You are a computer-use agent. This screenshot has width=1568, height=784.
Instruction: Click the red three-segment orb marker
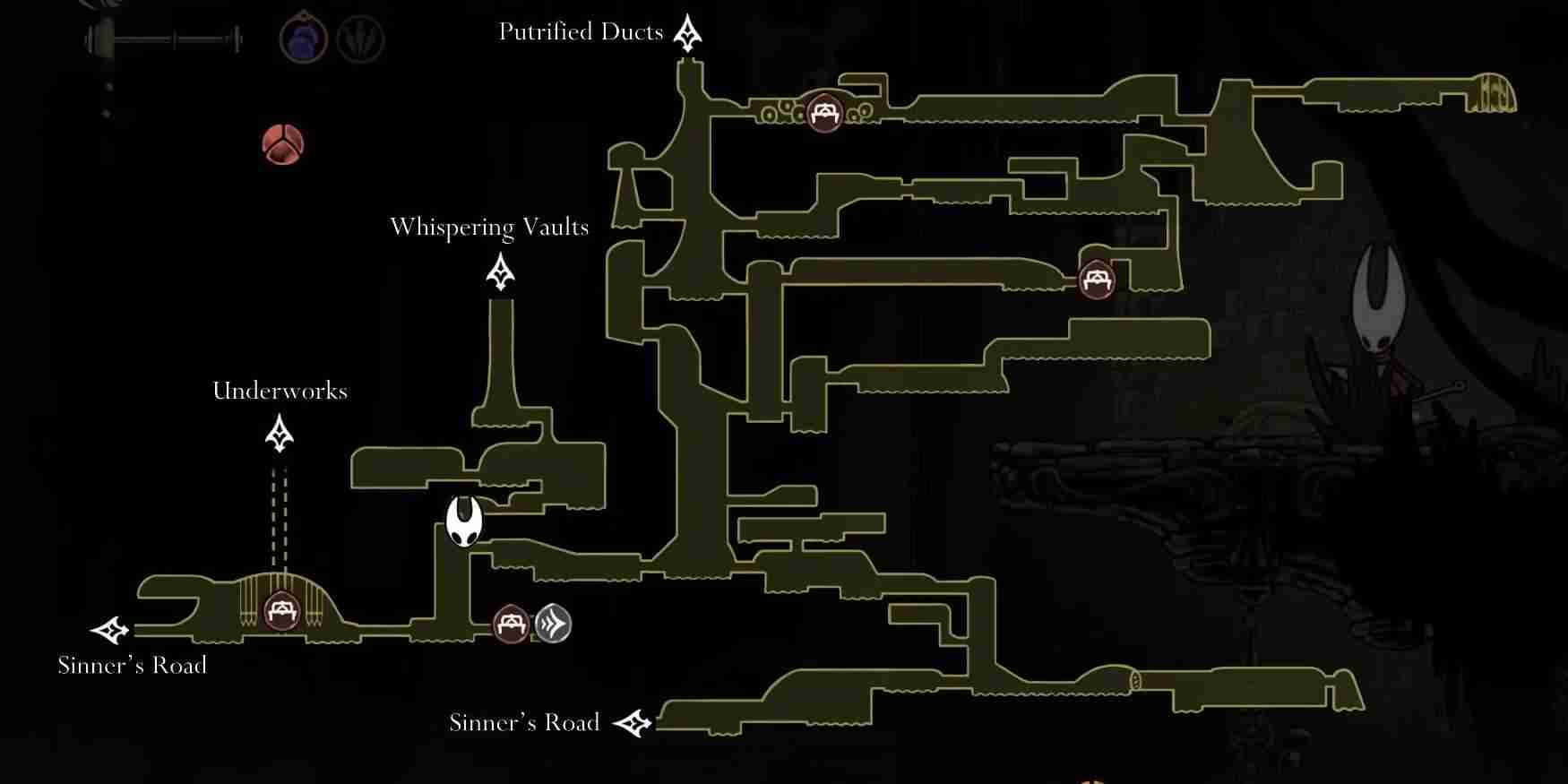coord(283,144)
